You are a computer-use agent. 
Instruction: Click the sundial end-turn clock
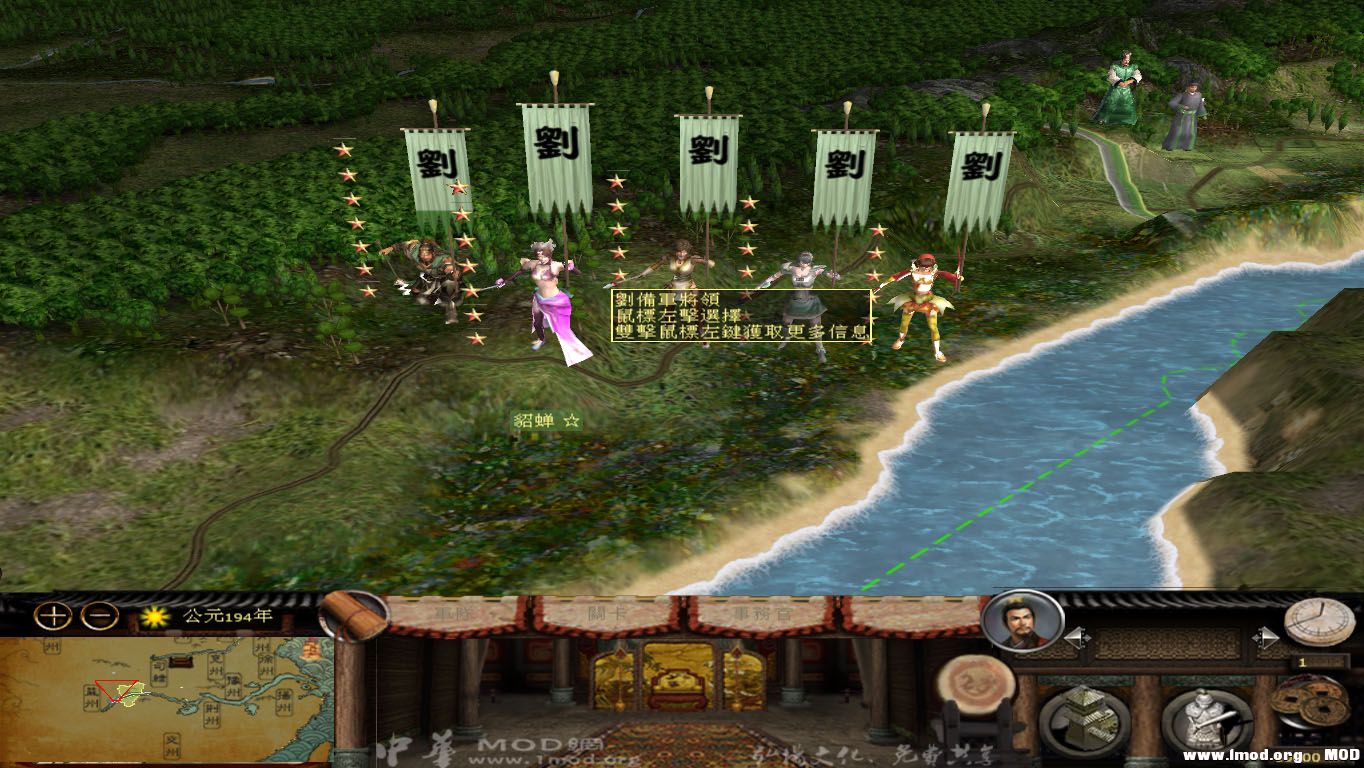[1318, 621]
